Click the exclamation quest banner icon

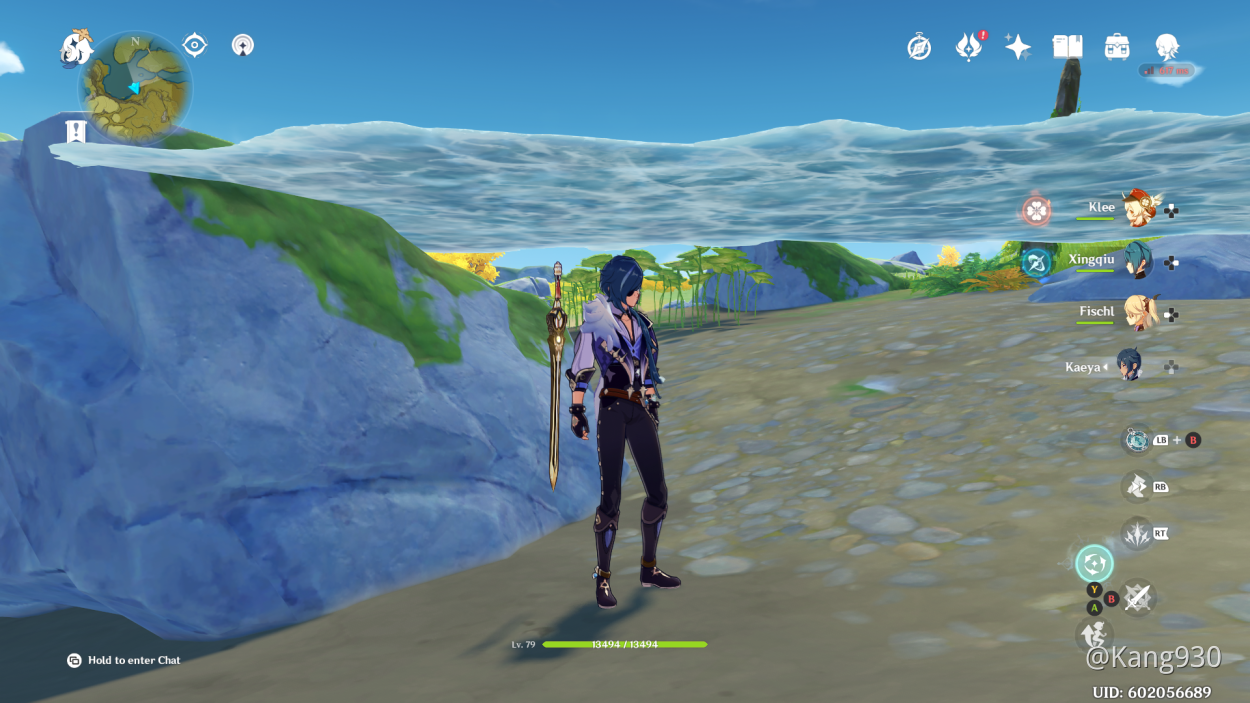[x=75, y=131]
